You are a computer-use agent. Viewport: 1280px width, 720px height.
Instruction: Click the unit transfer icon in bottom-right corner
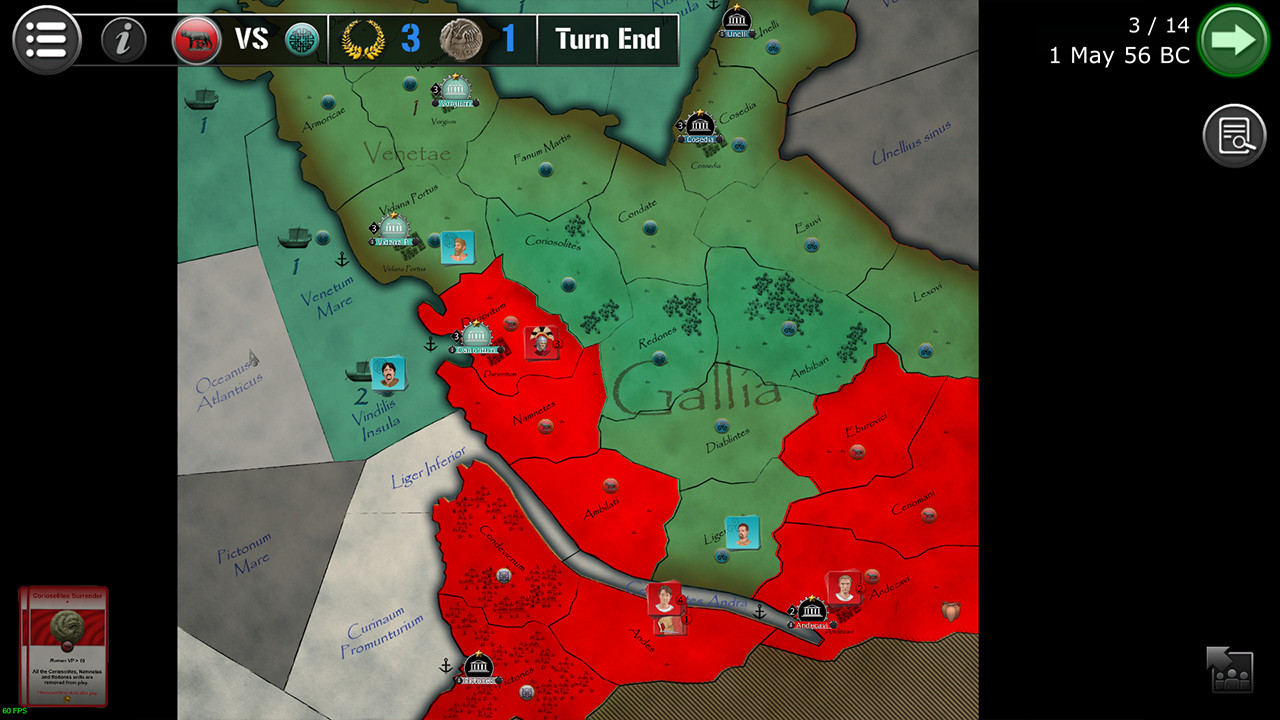[x=1232, y=668]
